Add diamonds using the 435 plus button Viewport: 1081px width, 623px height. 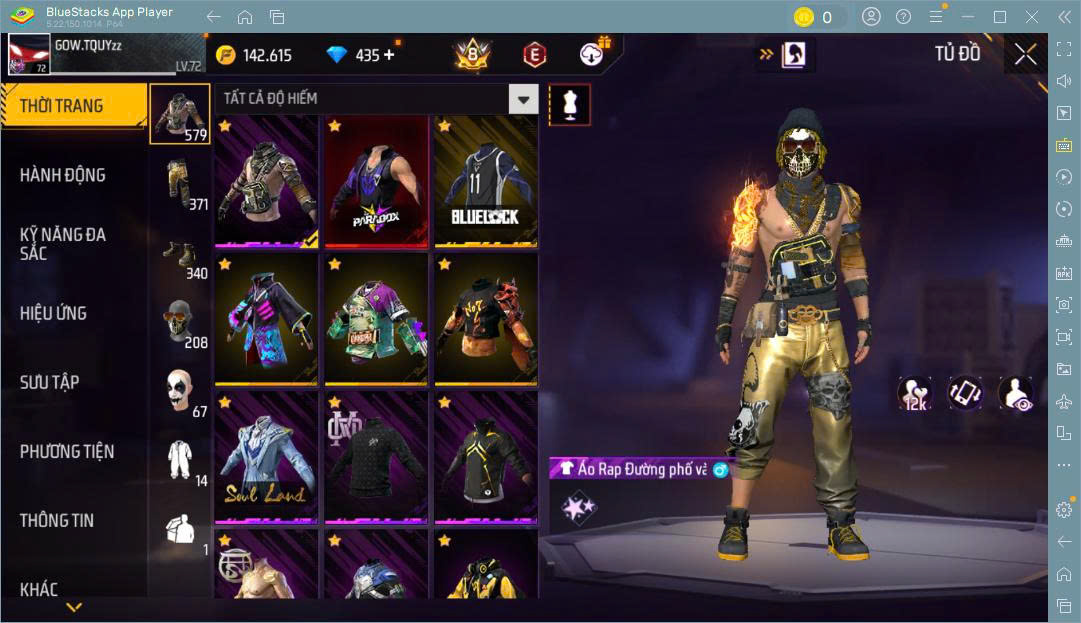click(389, 55)
